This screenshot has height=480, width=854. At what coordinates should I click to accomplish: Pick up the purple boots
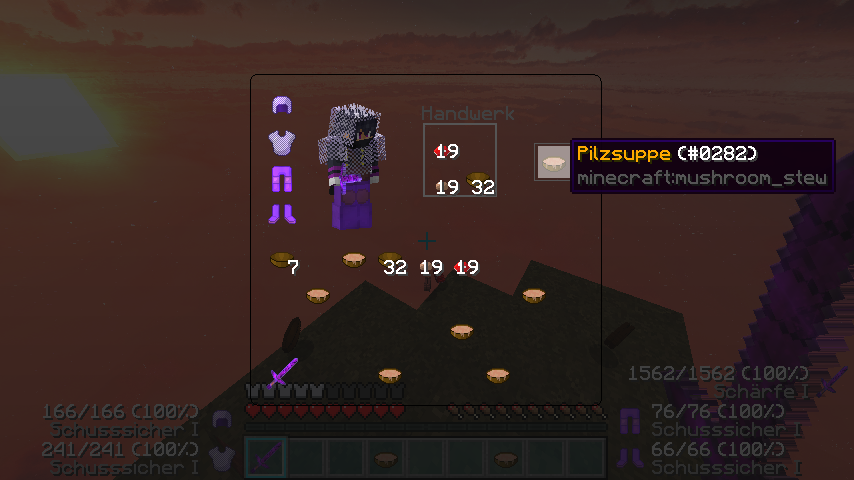pos(281,213)
